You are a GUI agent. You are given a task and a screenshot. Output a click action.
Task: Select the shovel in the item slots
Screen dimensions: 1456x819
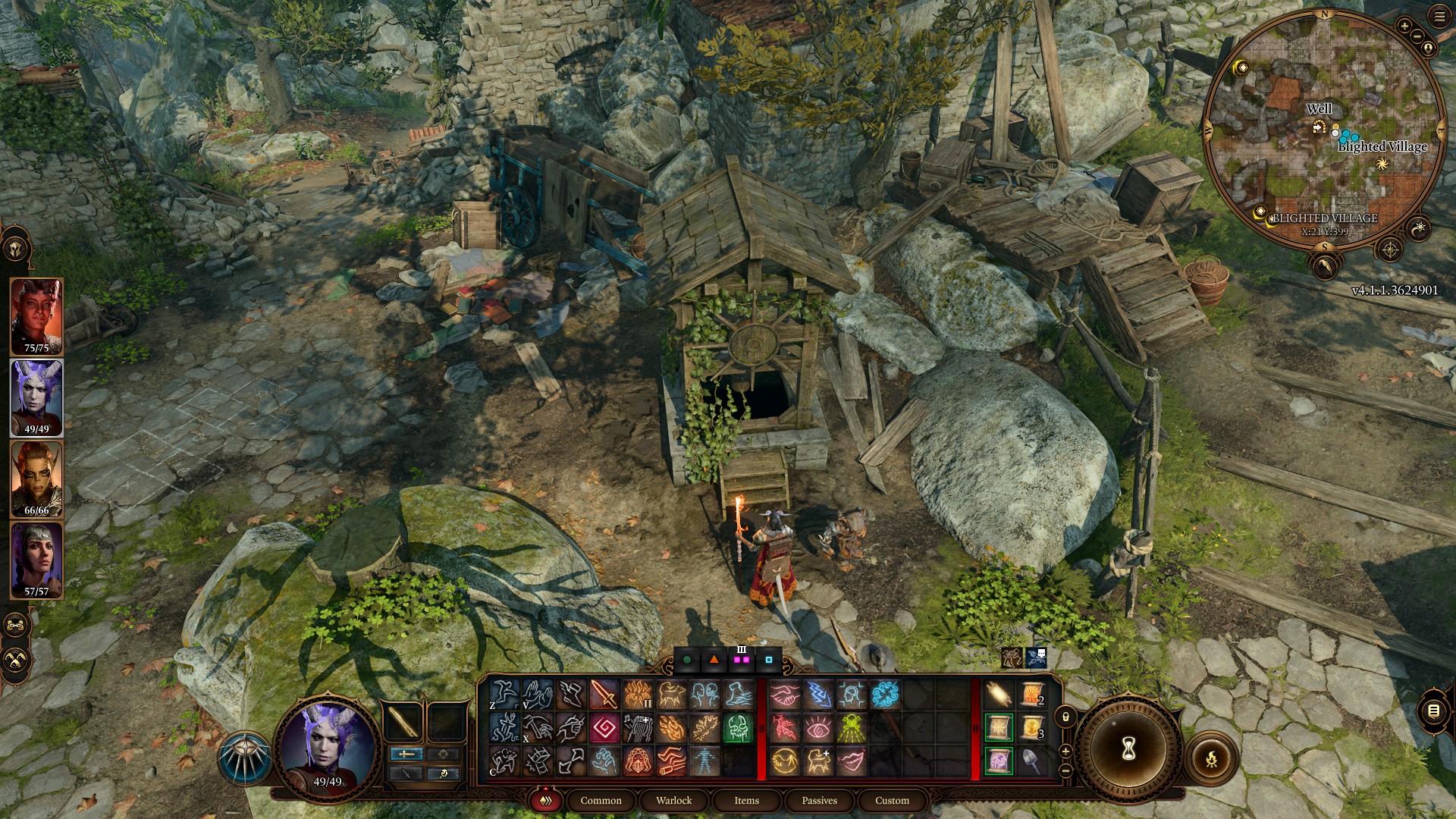point(1031,761)
